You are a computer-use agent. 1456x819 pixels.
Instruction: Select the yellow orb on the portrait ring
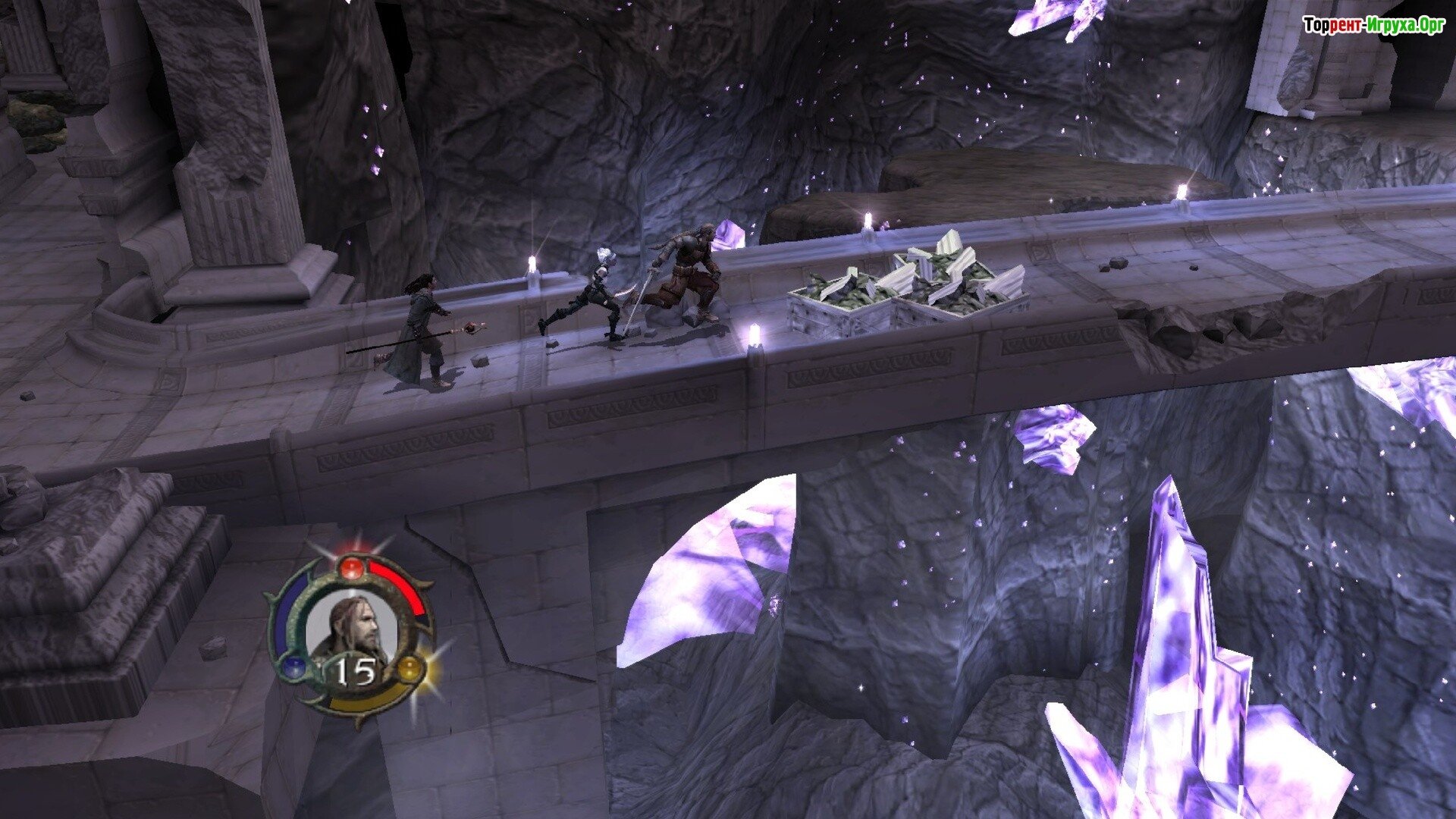409,668
